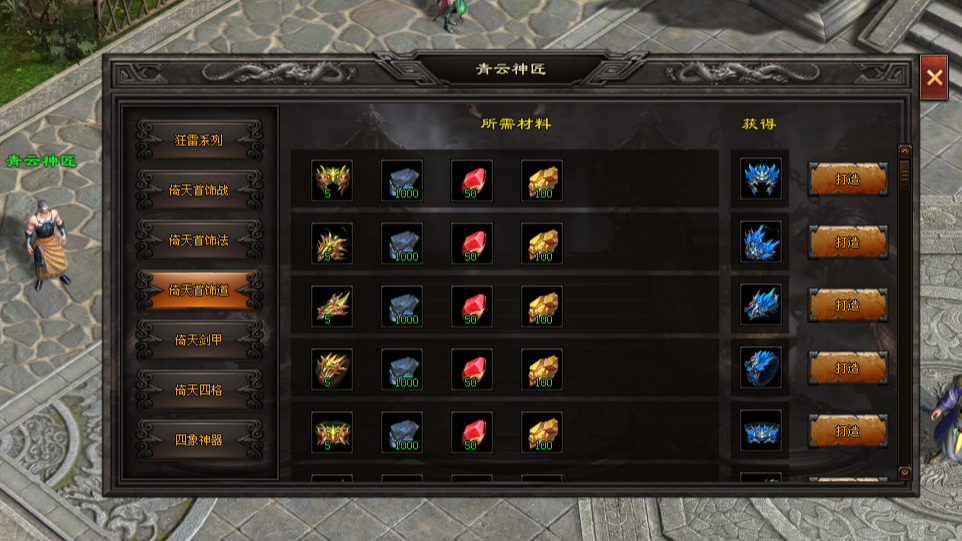This screenshot has height=541, width=962.
Task: Open the 四象神器 category
Action: coord(199,439)
